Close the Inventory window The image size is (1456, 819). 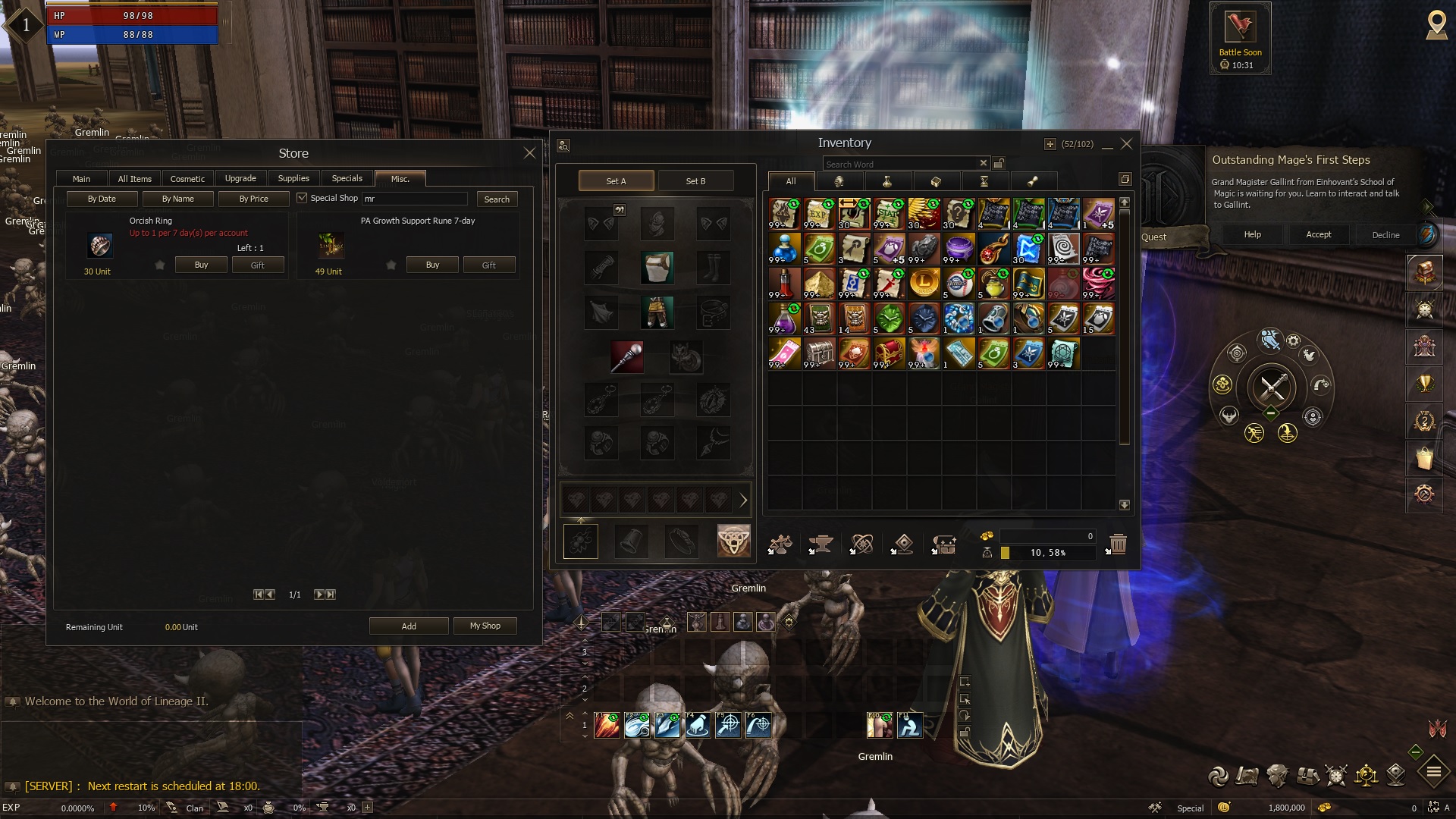tap(1127, 143)
